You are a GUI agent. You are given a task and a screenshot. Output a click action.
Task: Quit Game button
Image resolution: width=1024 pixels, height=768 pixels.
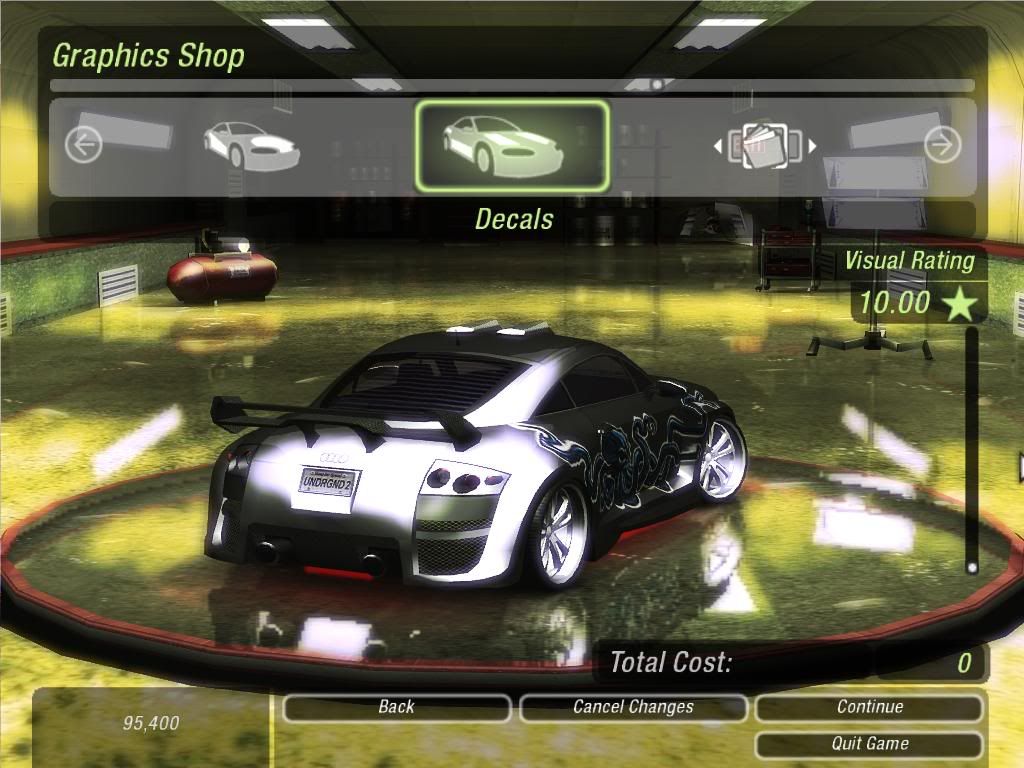tap(869, 744)
